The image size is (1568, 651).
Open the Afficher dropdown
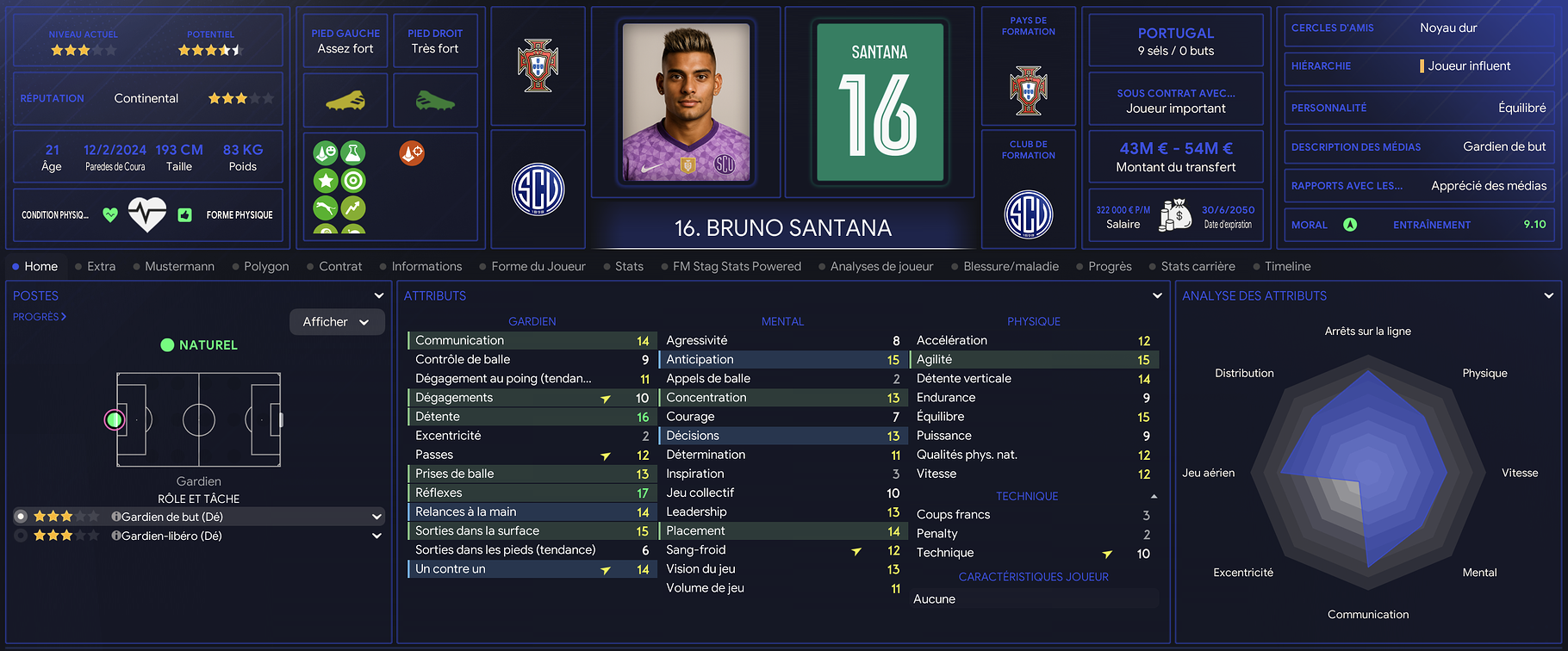click(x=336, y=322)
